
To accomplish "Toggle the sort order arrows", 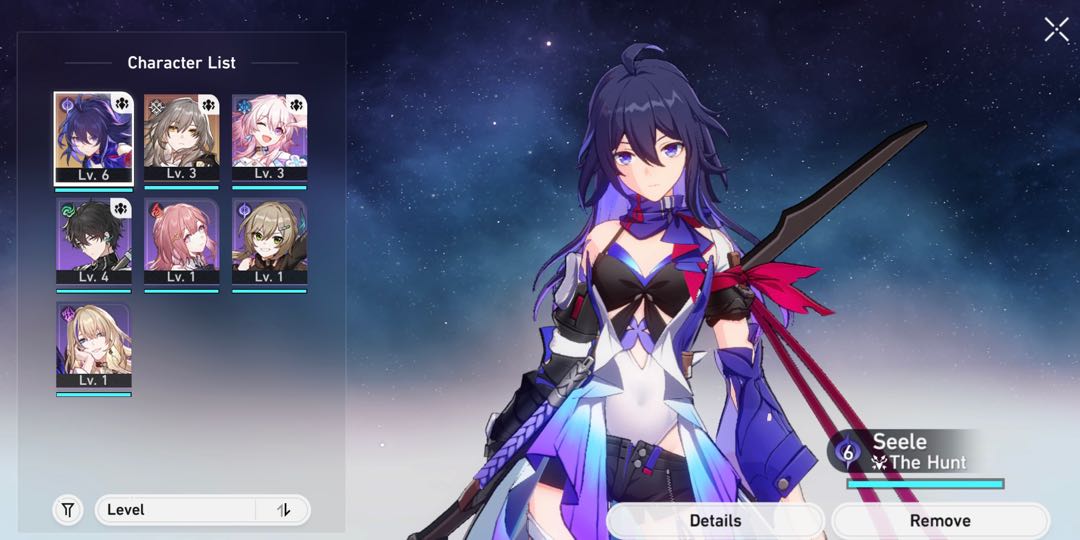I will click(x=284, y=510).
